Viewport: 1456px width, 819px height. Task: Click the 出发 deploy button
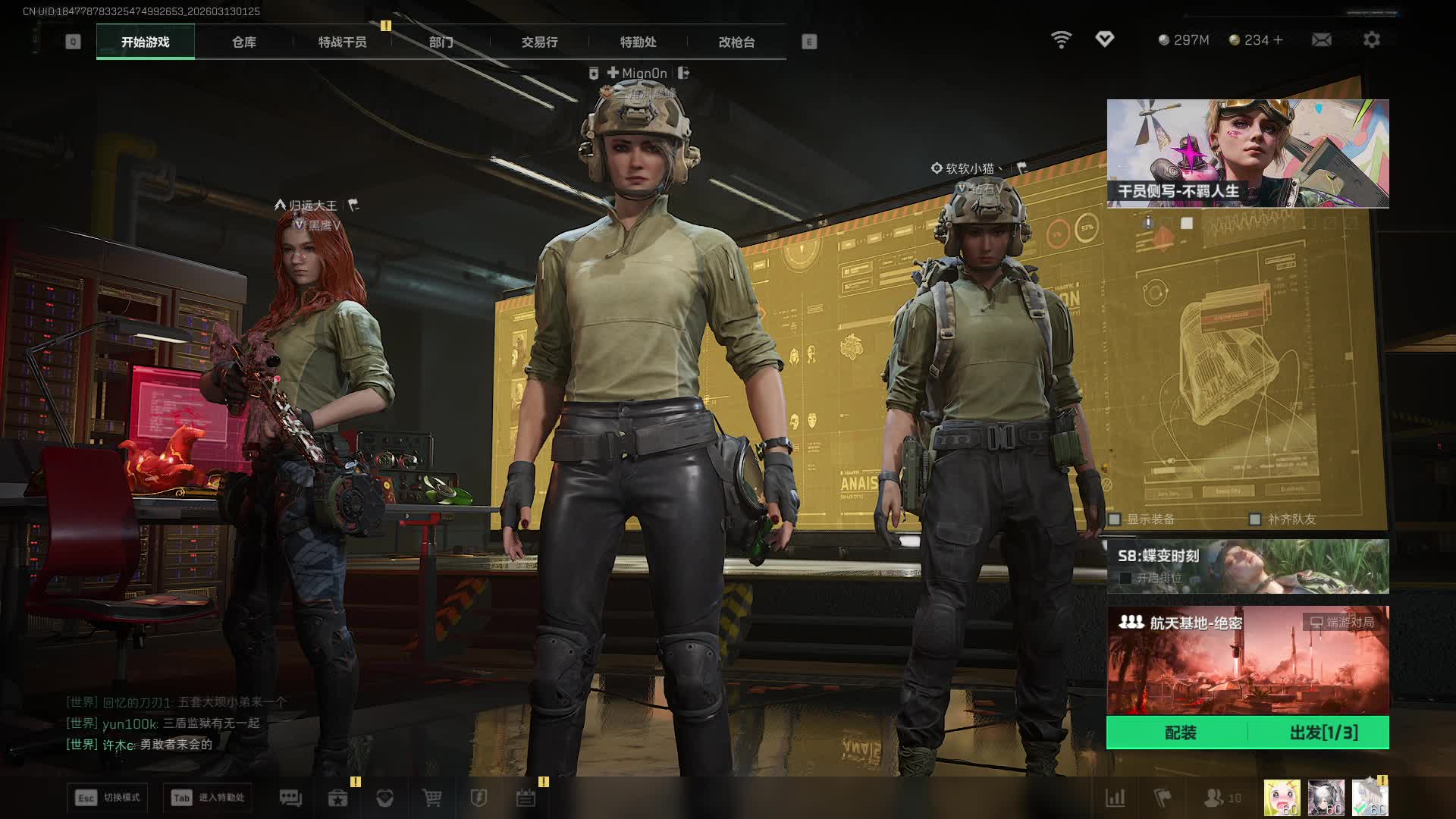1323,733
